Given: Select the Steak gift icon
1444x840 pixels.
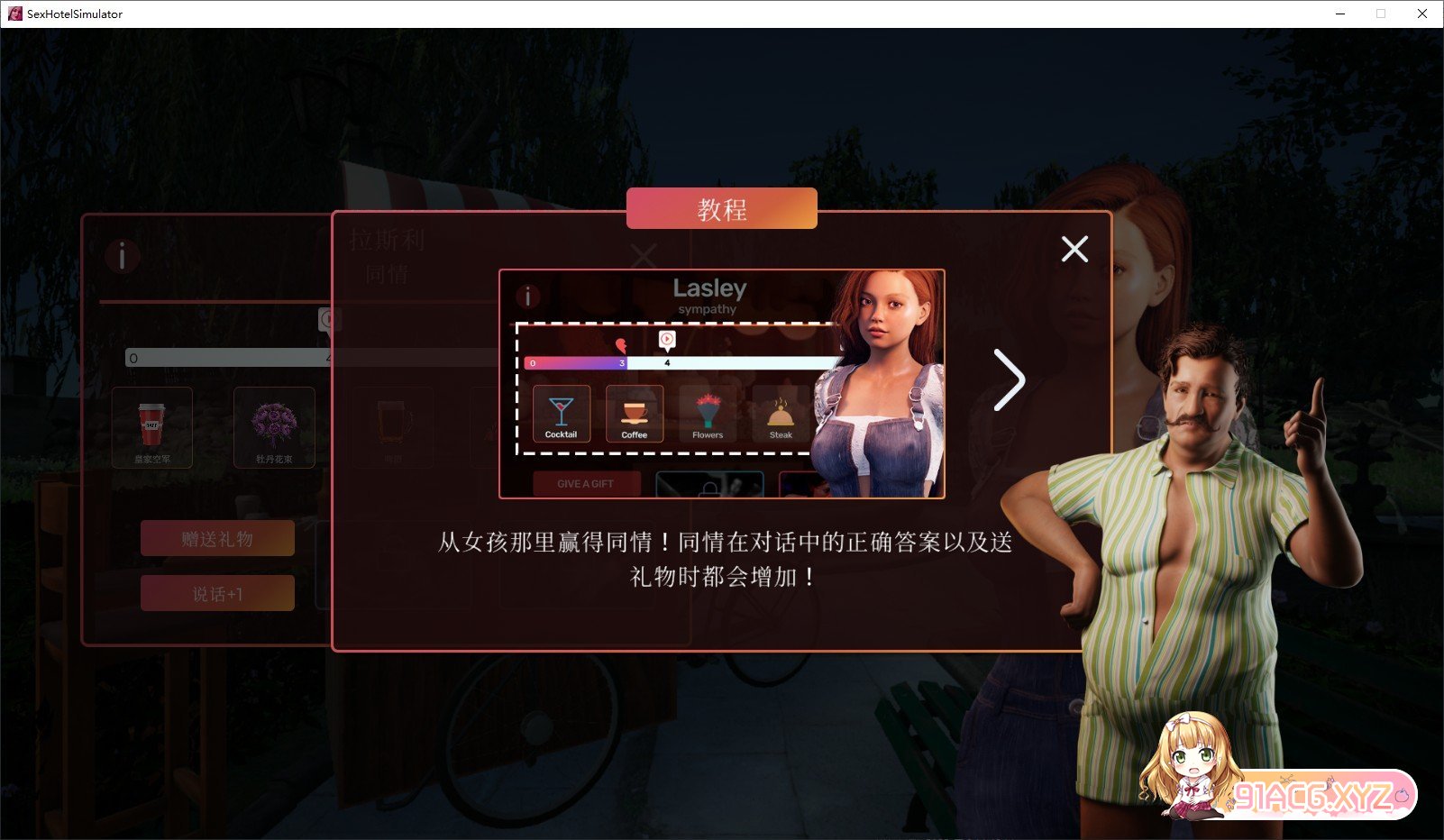Looking at the screenshot, I should tap(781, 414).
